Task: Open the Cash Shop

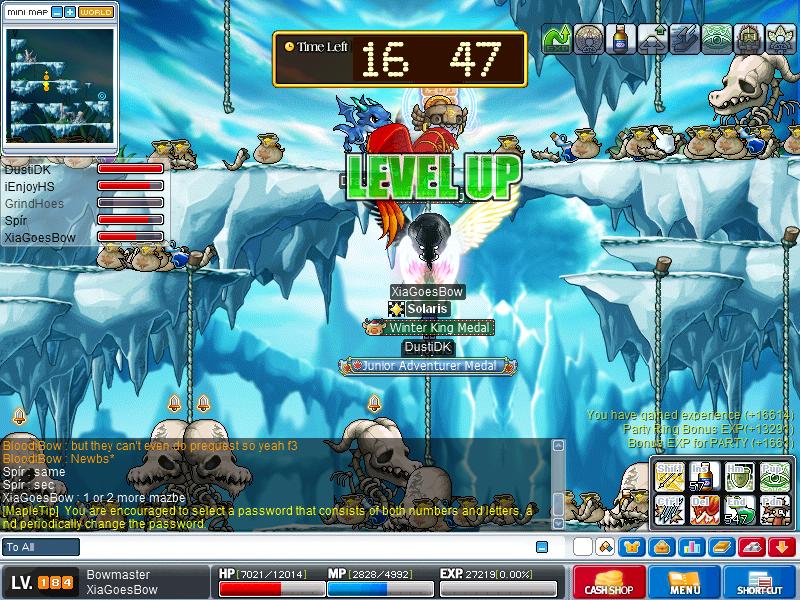Action: point(610,582)
